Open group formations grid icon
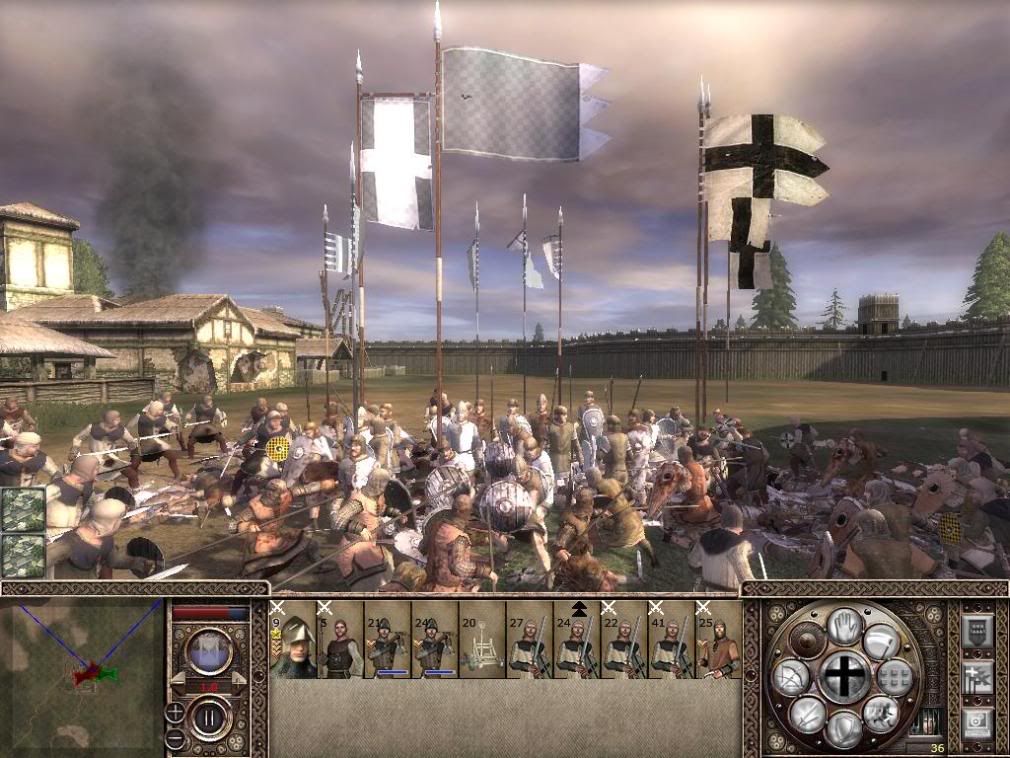This screenshot has width=1010, height=758. pyautogui.click(x=894, y=677)
